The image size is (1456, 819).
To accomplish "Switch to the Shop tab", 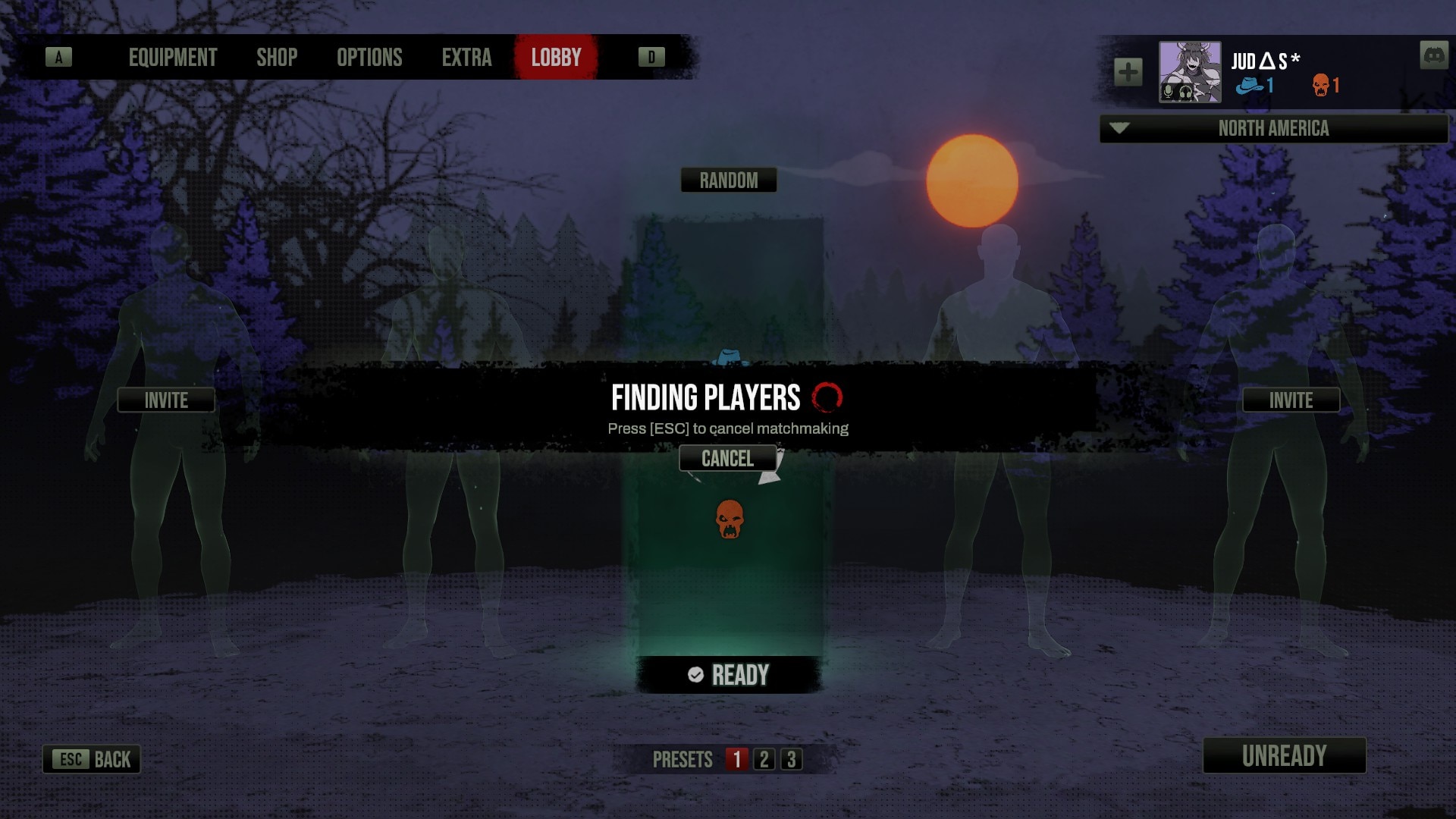I will pos(277,58).
